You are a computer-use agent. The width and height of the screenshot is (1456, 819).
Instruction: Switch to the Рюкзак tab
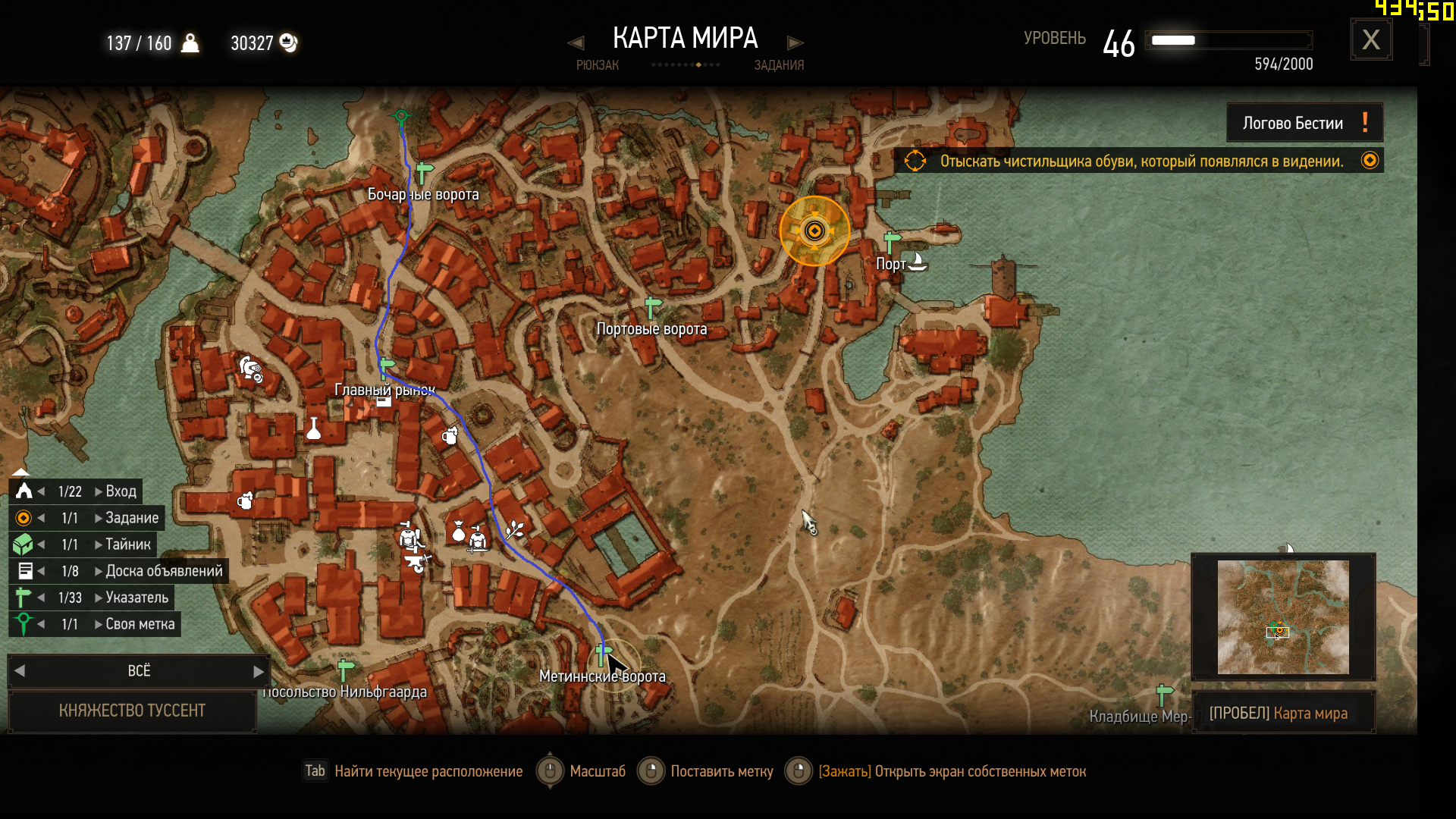[x=597, y=65]
